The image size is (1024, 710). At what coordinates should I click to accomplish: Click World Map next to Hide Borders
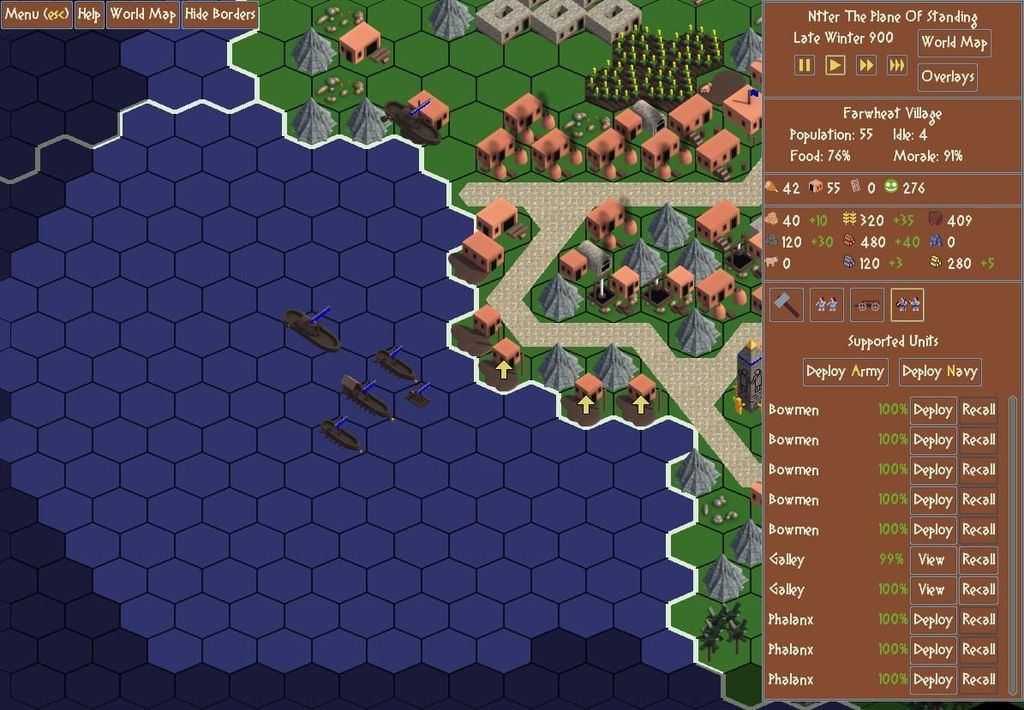(x=142, y=15)
